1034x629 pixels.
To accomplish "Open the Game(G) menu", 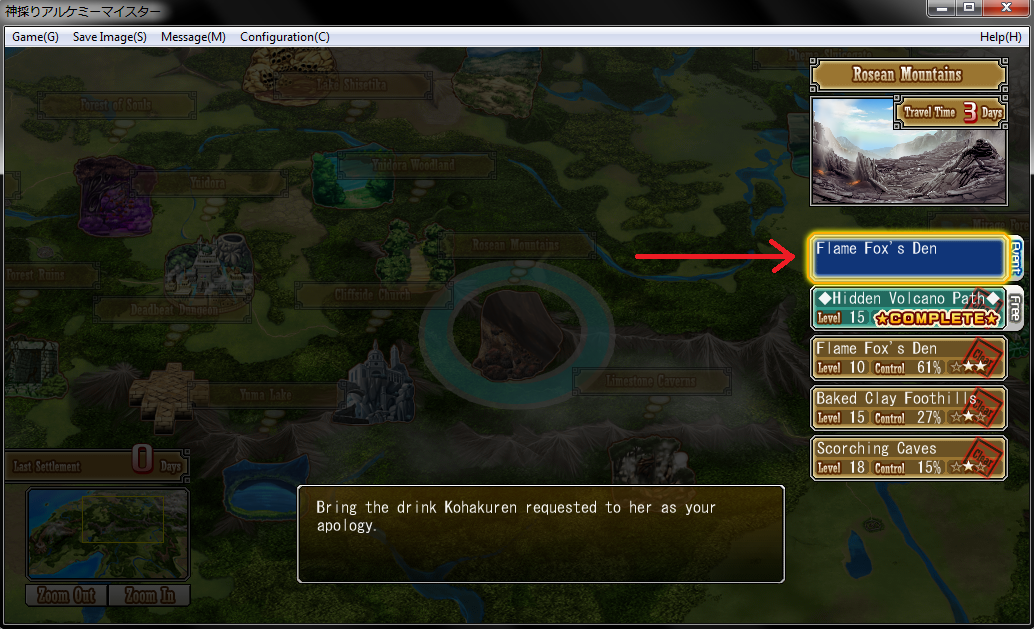I will [36, 37].
